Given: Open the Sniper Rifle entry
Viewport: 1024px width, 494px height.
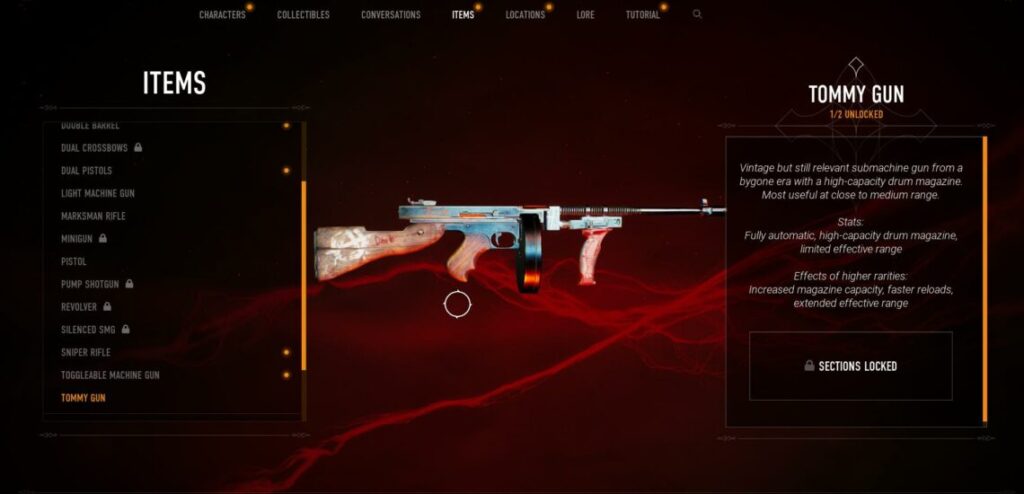Looking at the screenshot, I should click(x=86, y=352).
